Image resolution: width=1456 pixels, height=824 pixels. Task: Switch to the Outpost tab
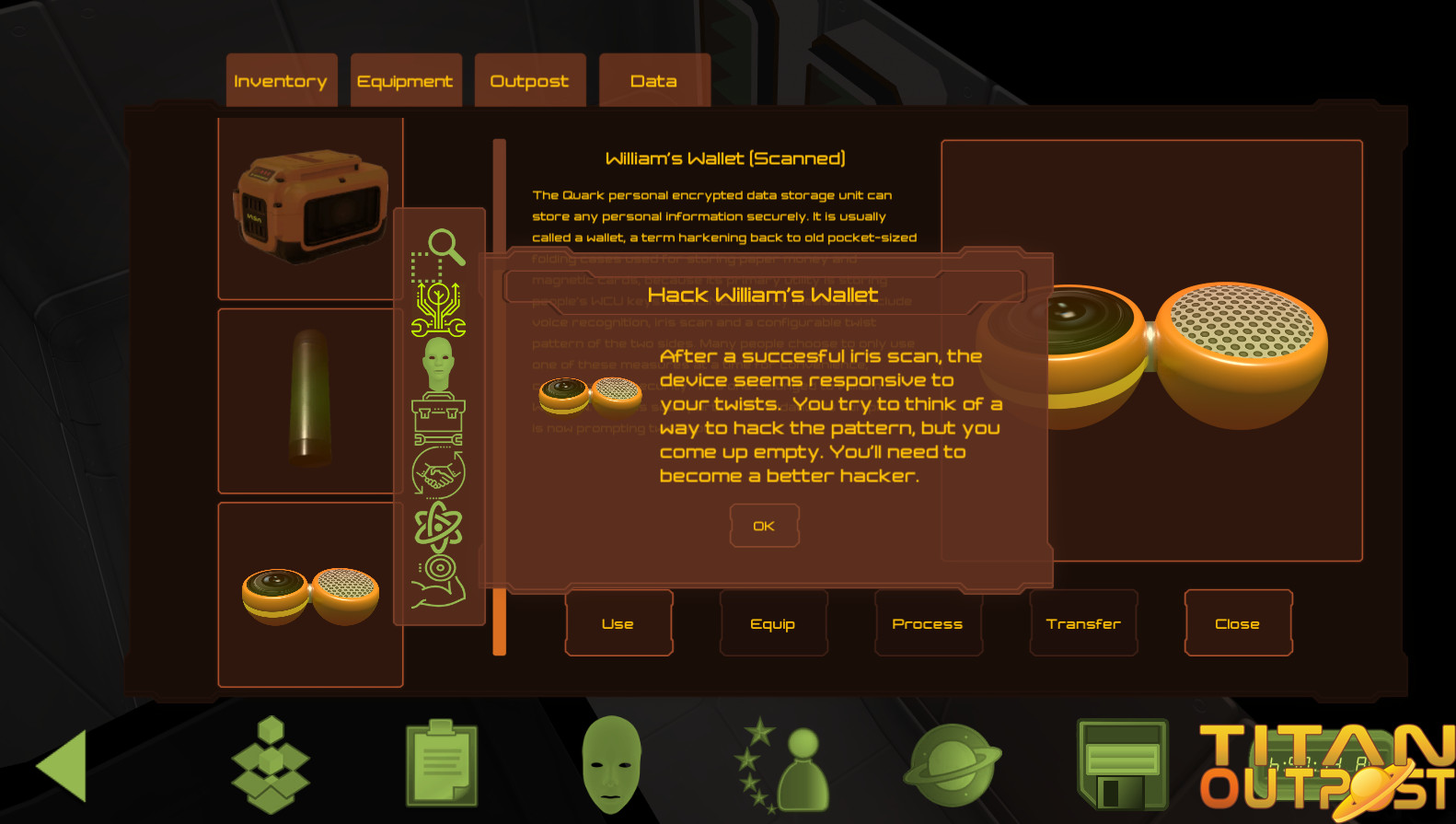(530, 80)
